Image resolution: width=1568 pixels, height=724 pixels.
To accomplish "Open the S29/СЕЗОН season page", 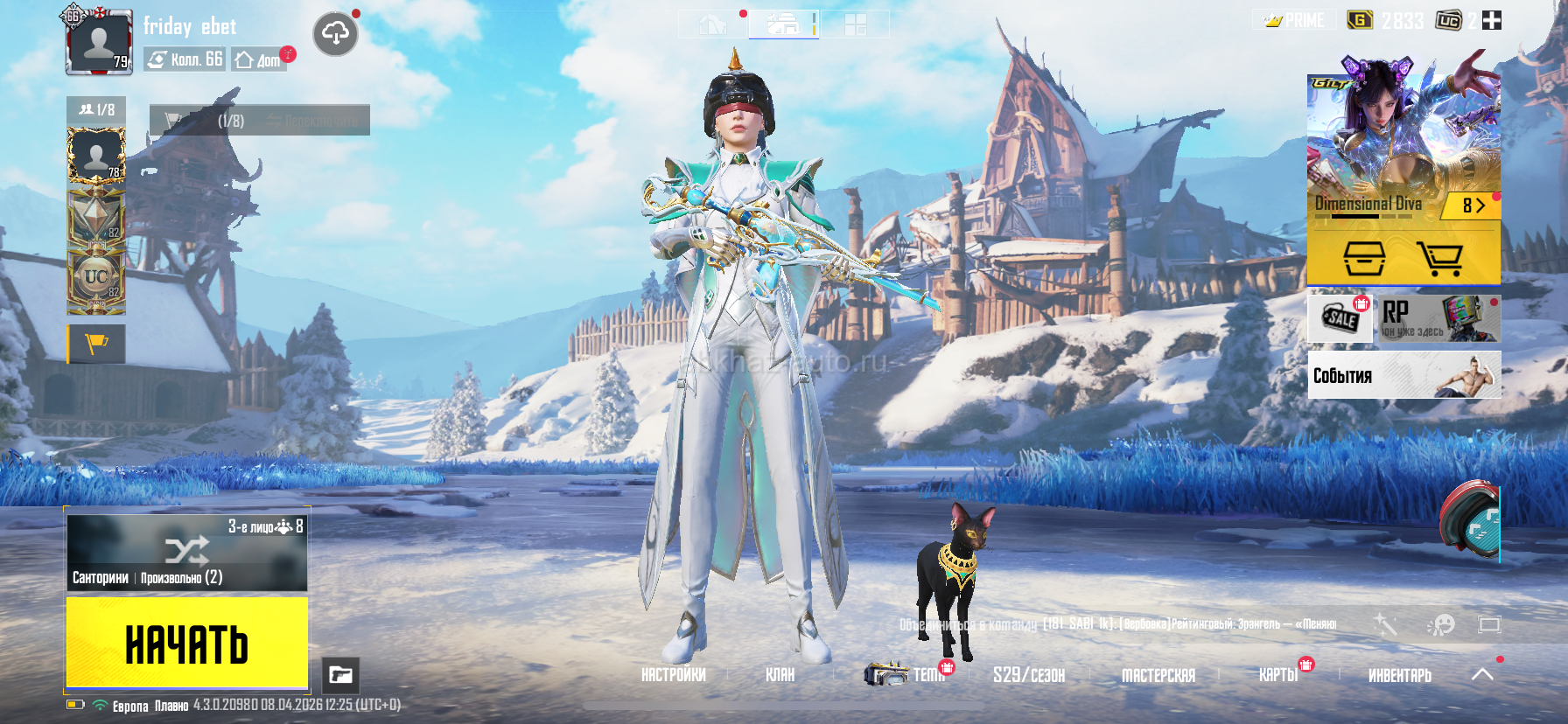I will [1028, 675].
